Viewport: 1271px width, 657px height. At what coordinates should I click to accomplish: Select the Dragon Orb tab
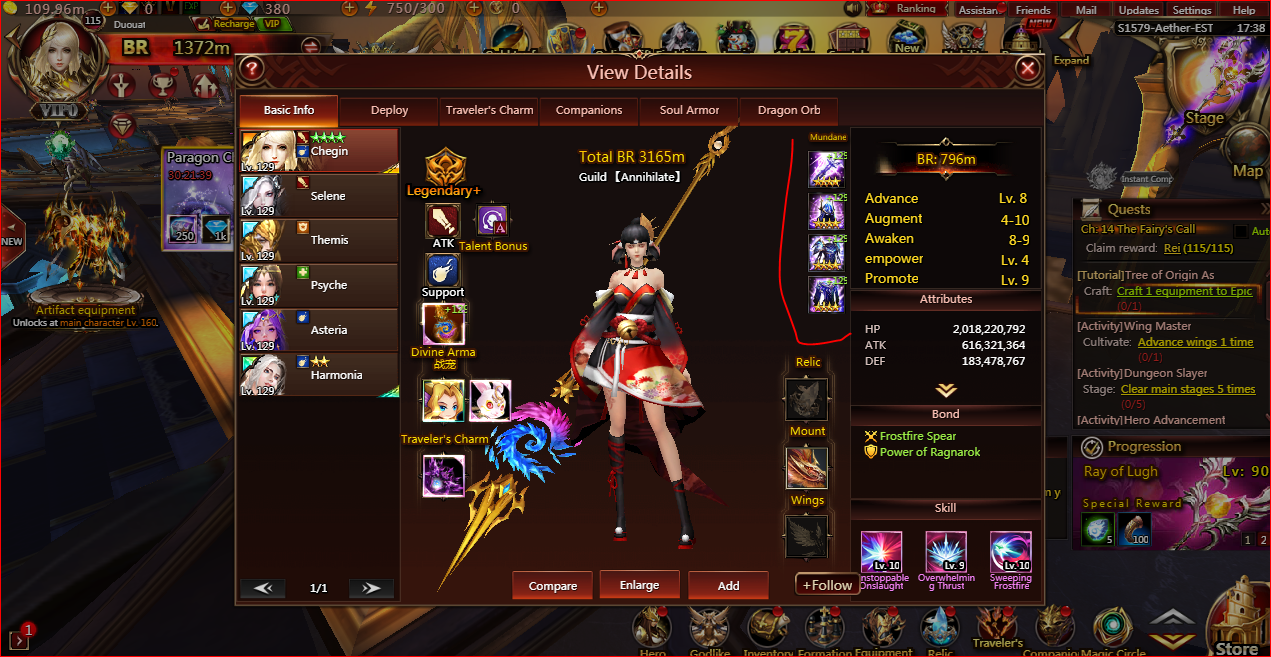point(788,110)
